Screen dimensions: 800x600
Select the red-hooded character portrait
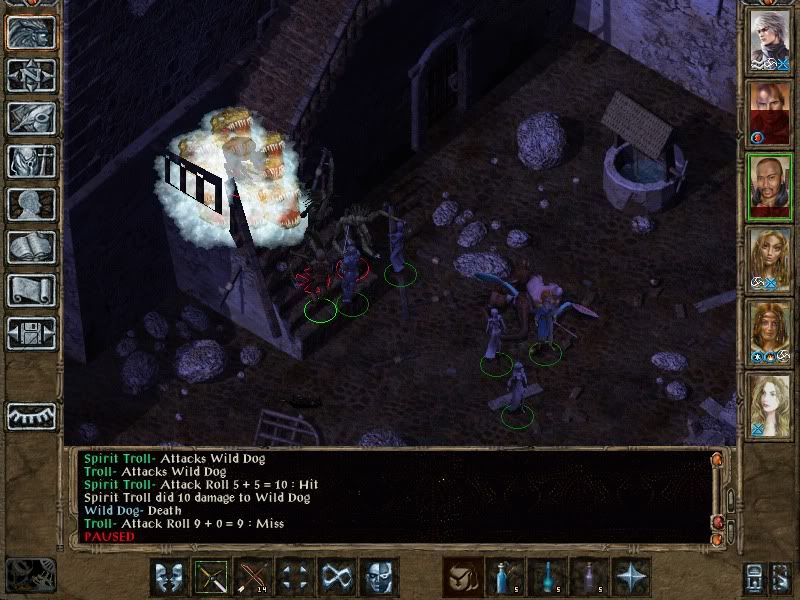pos(770,113)
